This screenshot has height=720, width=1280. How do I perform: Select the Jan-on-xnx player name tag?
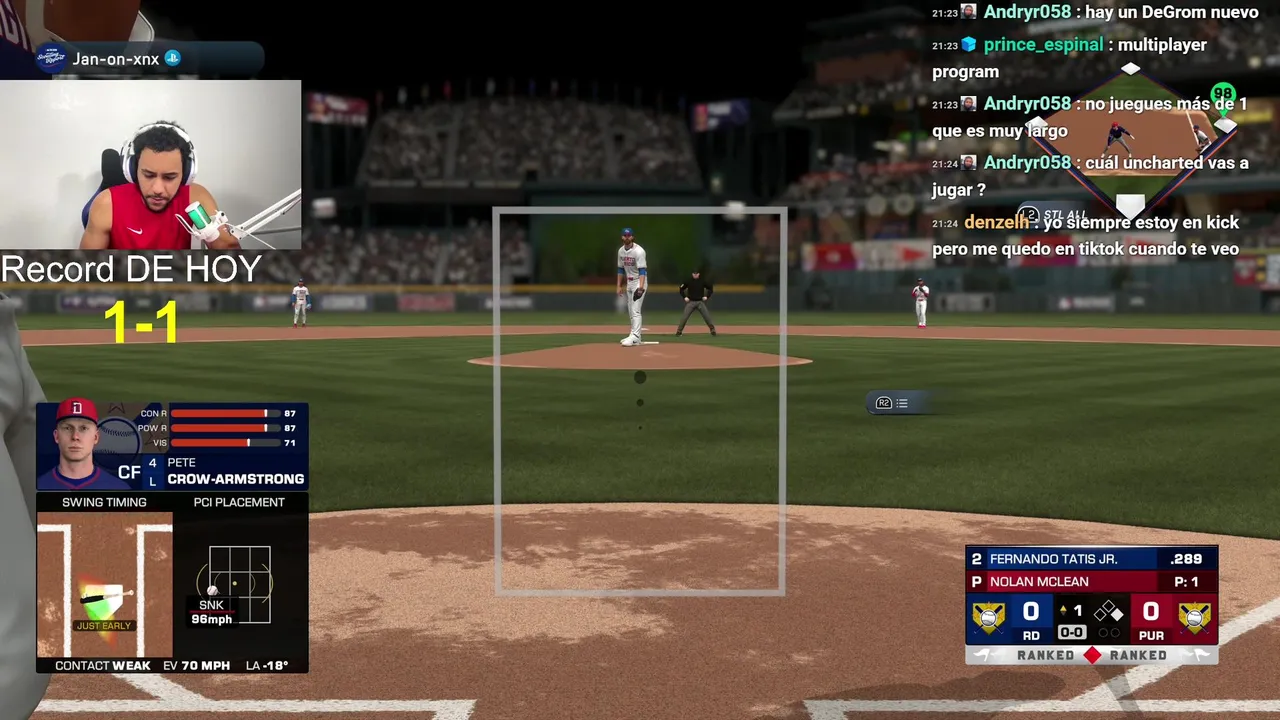tap(116, 59)
